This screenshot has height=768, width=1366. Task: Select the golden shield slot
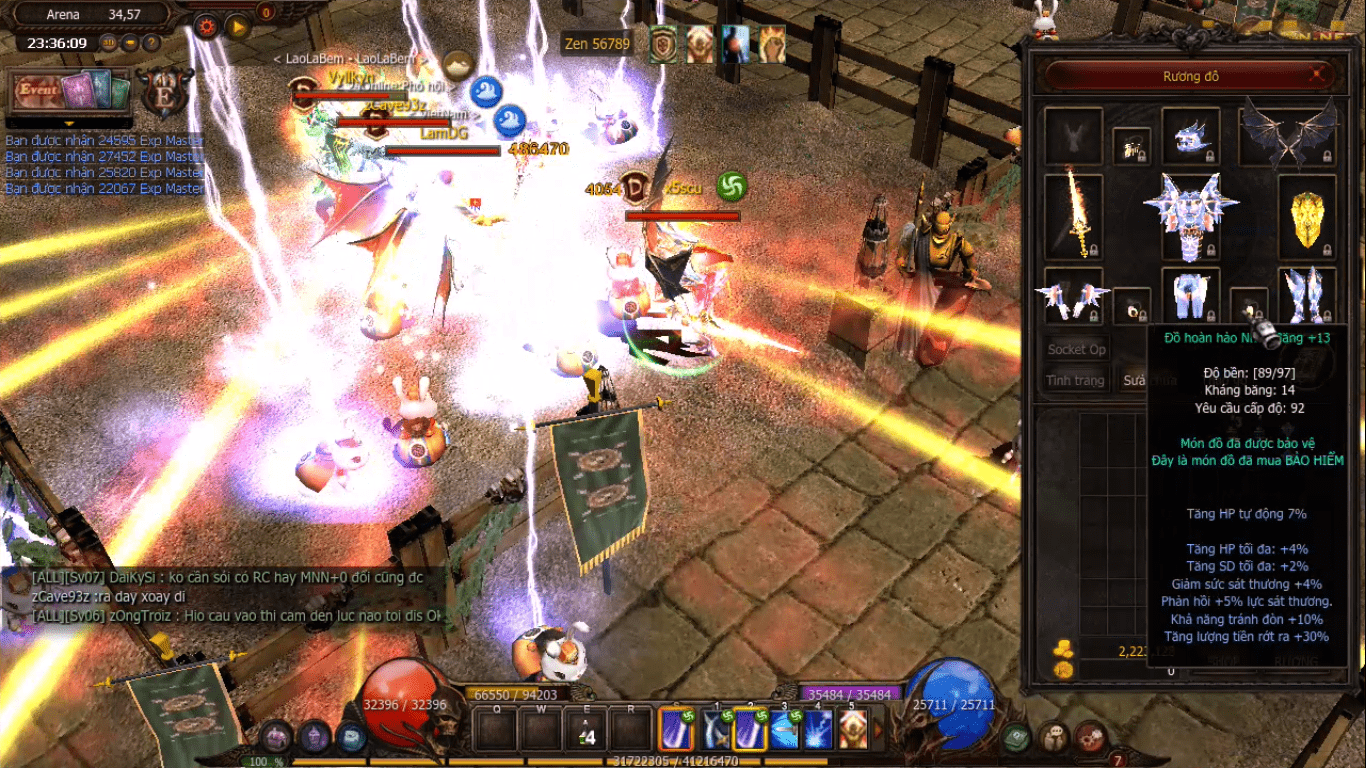click(1307, 216)
